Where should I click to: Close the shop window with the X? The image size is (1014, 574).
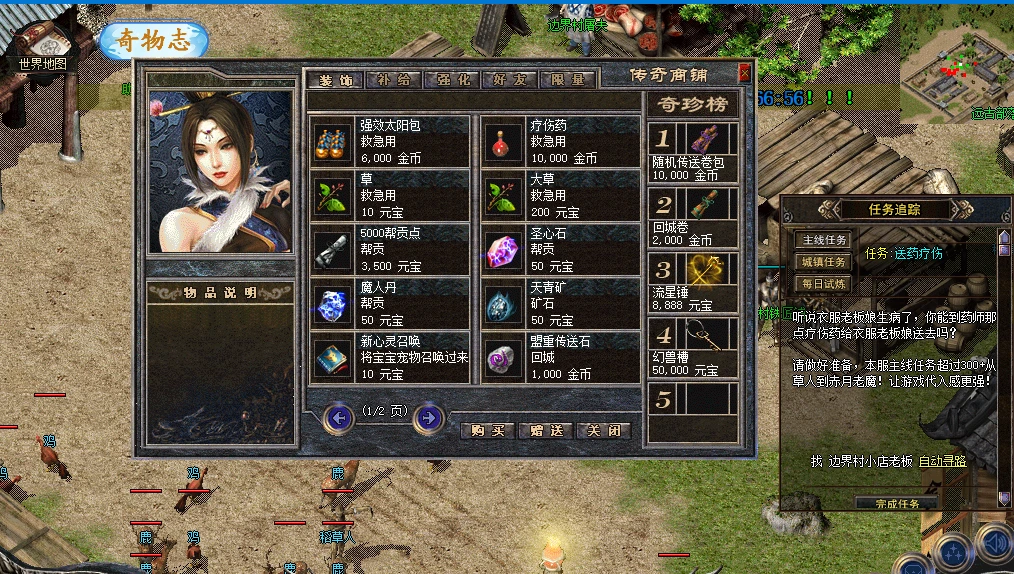click(x=744, y=72)
